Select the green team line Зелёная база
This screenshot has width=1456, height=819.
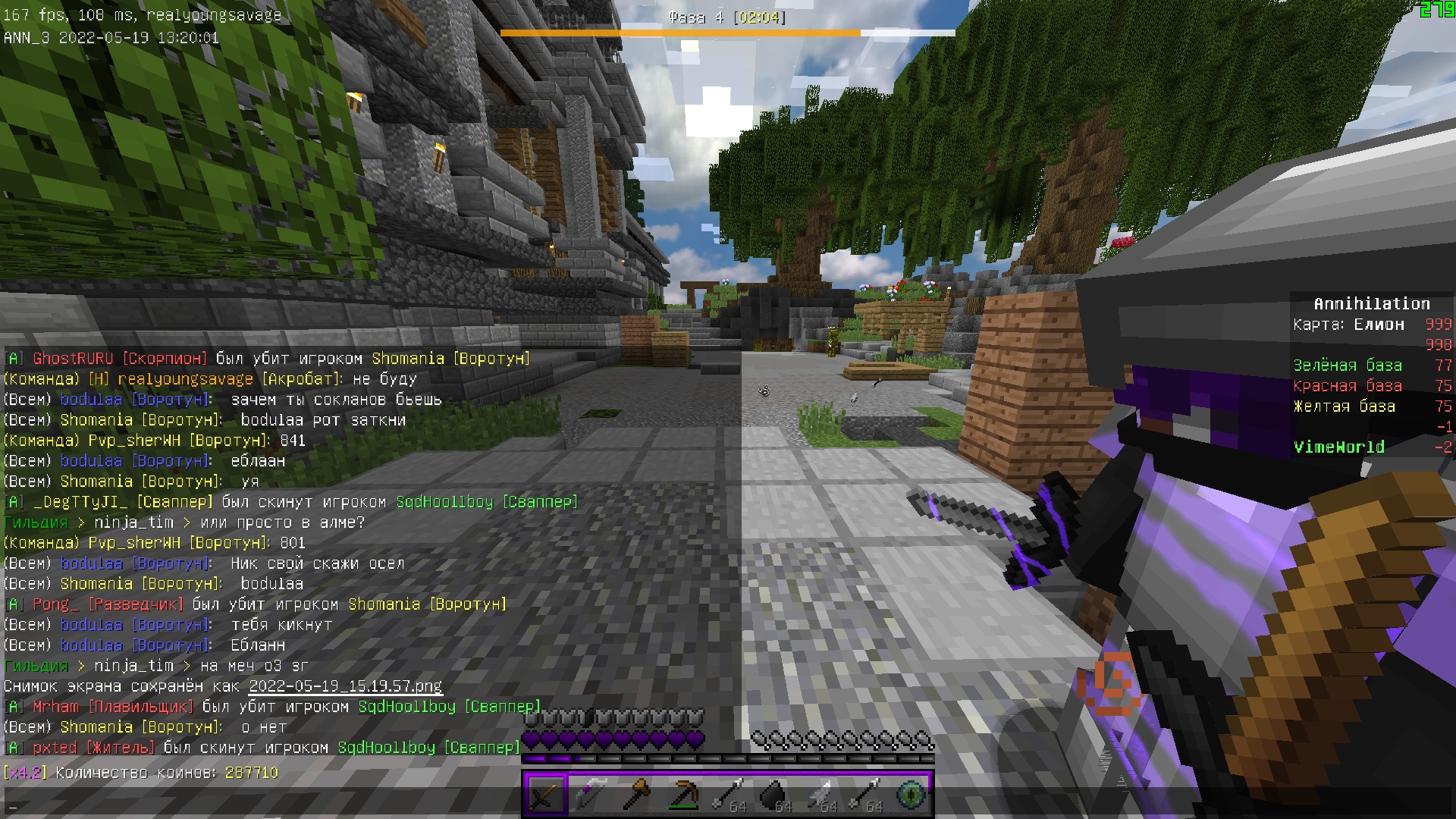(1349, 365)
